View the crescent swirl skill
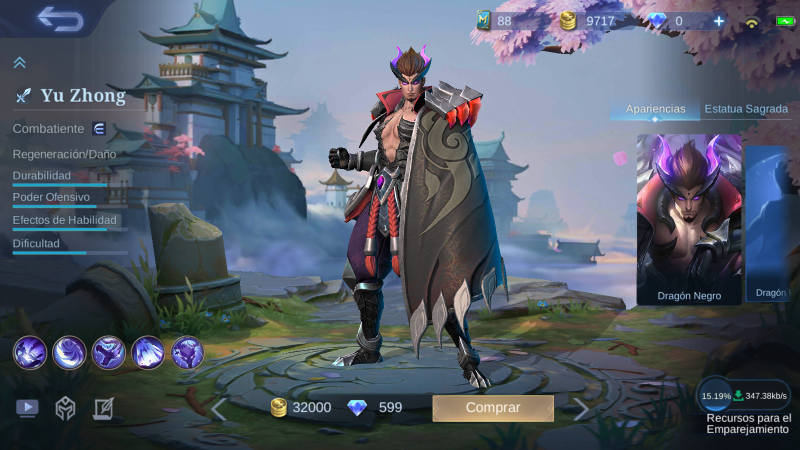800x450 pixels. (69, 352)
